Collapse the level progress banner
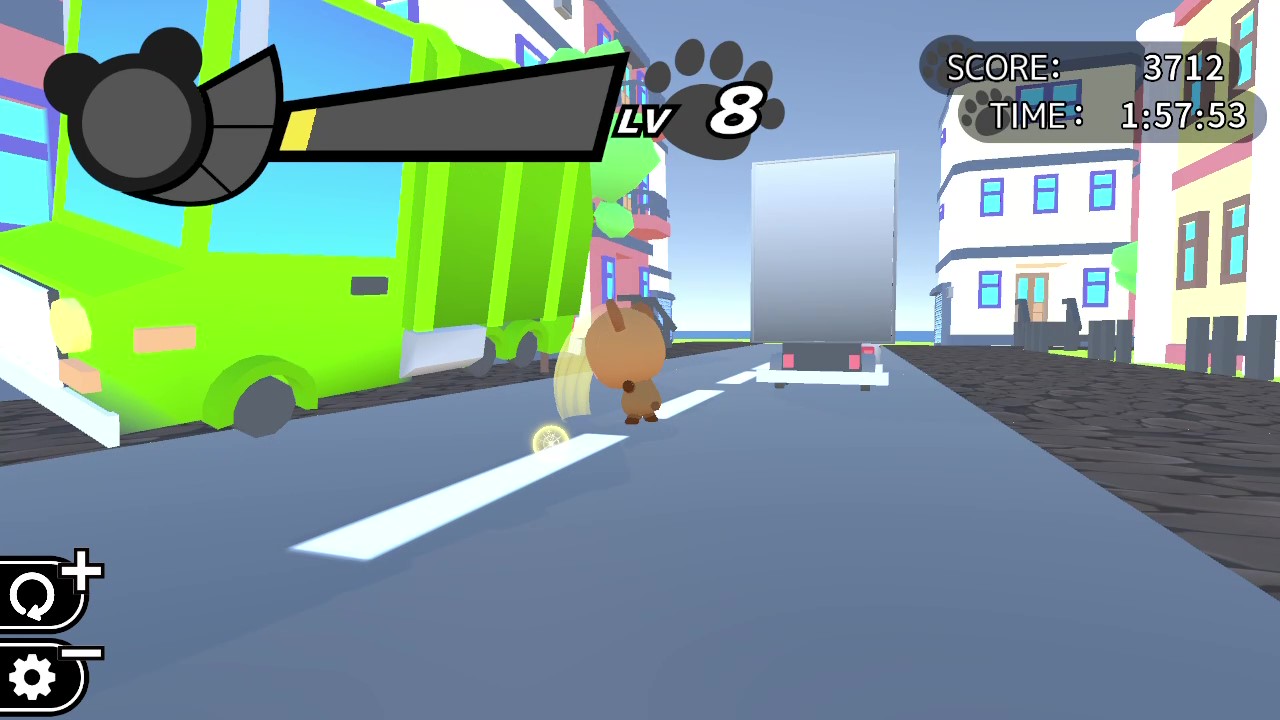Viewport: 1280px width, 720px height. (440, 110)
